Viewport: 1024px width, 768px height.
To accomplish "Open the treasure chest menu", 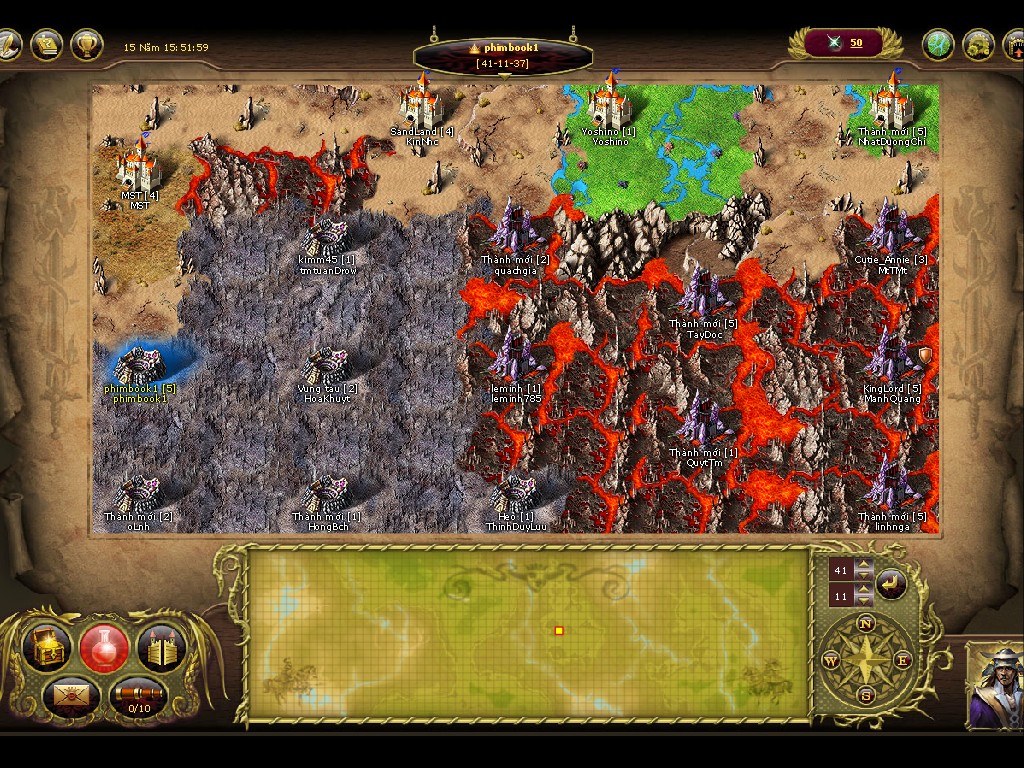I will tap(47, 646).
